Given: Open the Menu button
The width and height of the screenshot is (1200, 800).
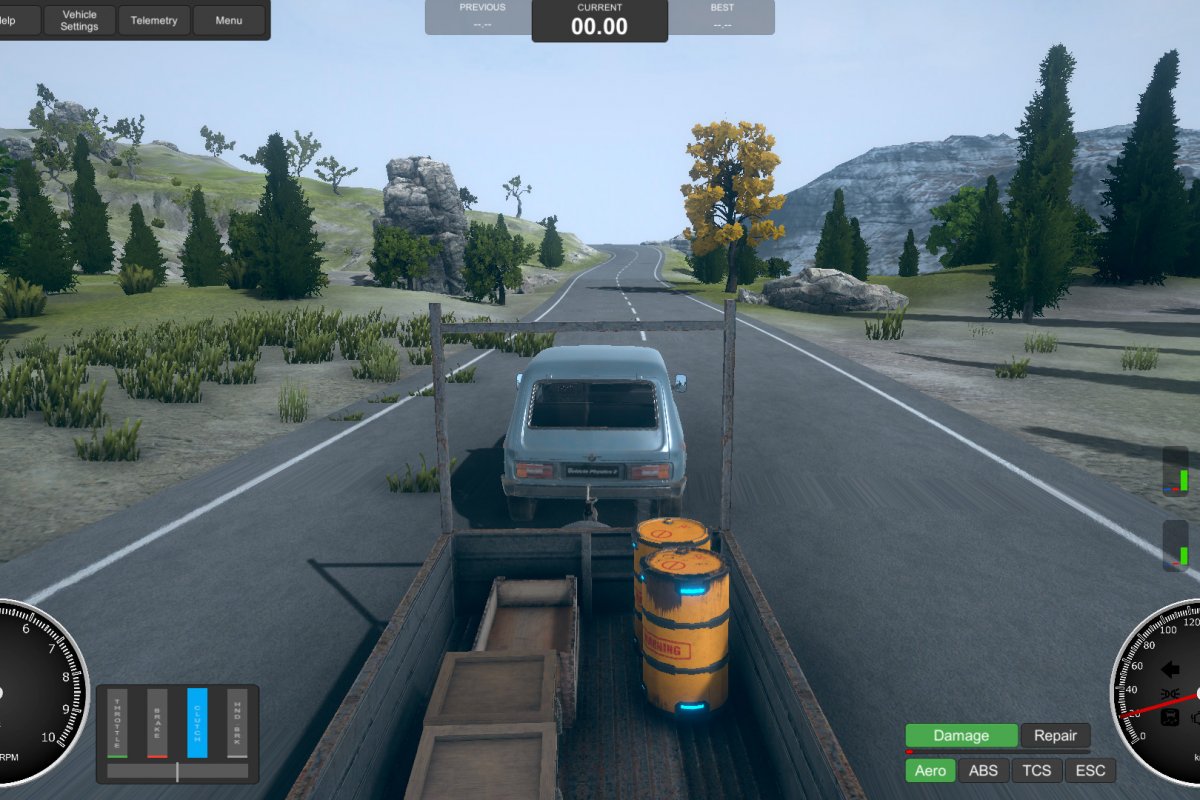Looking at the screenshot, I should (x=229, y=20).
